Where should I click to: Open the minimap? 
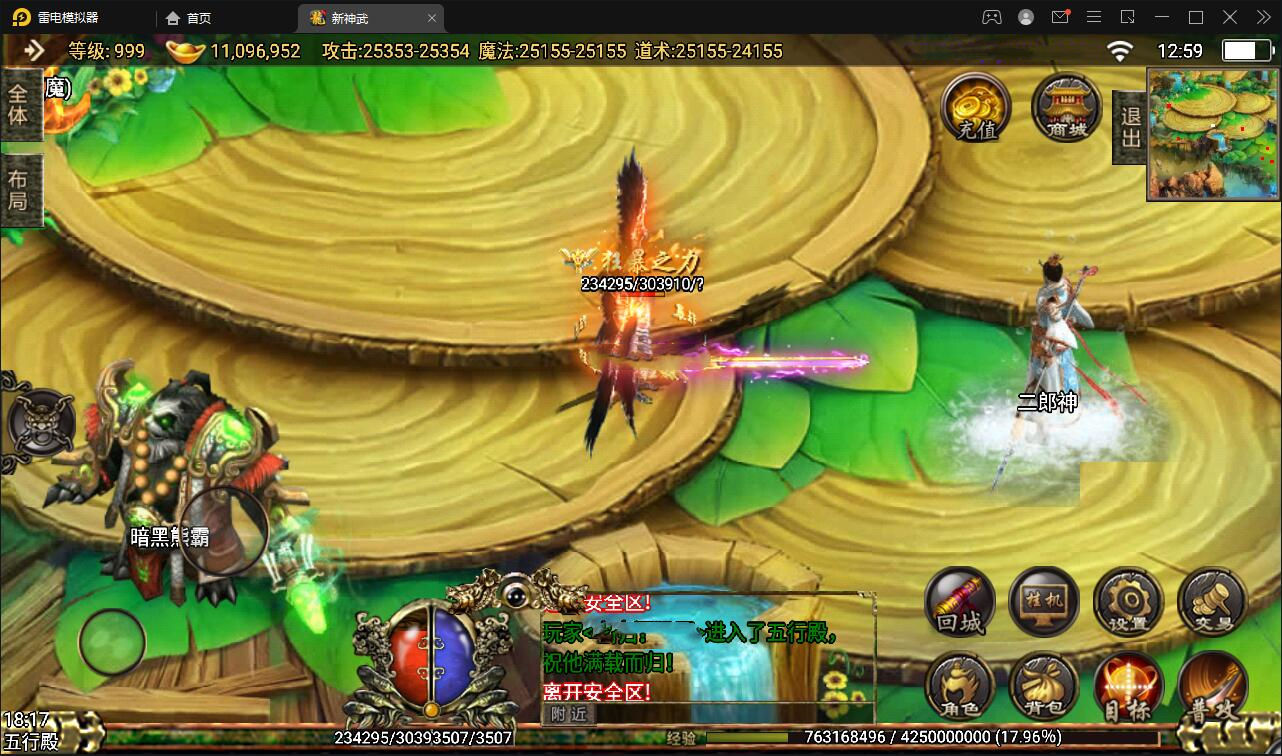point(1213,134)
